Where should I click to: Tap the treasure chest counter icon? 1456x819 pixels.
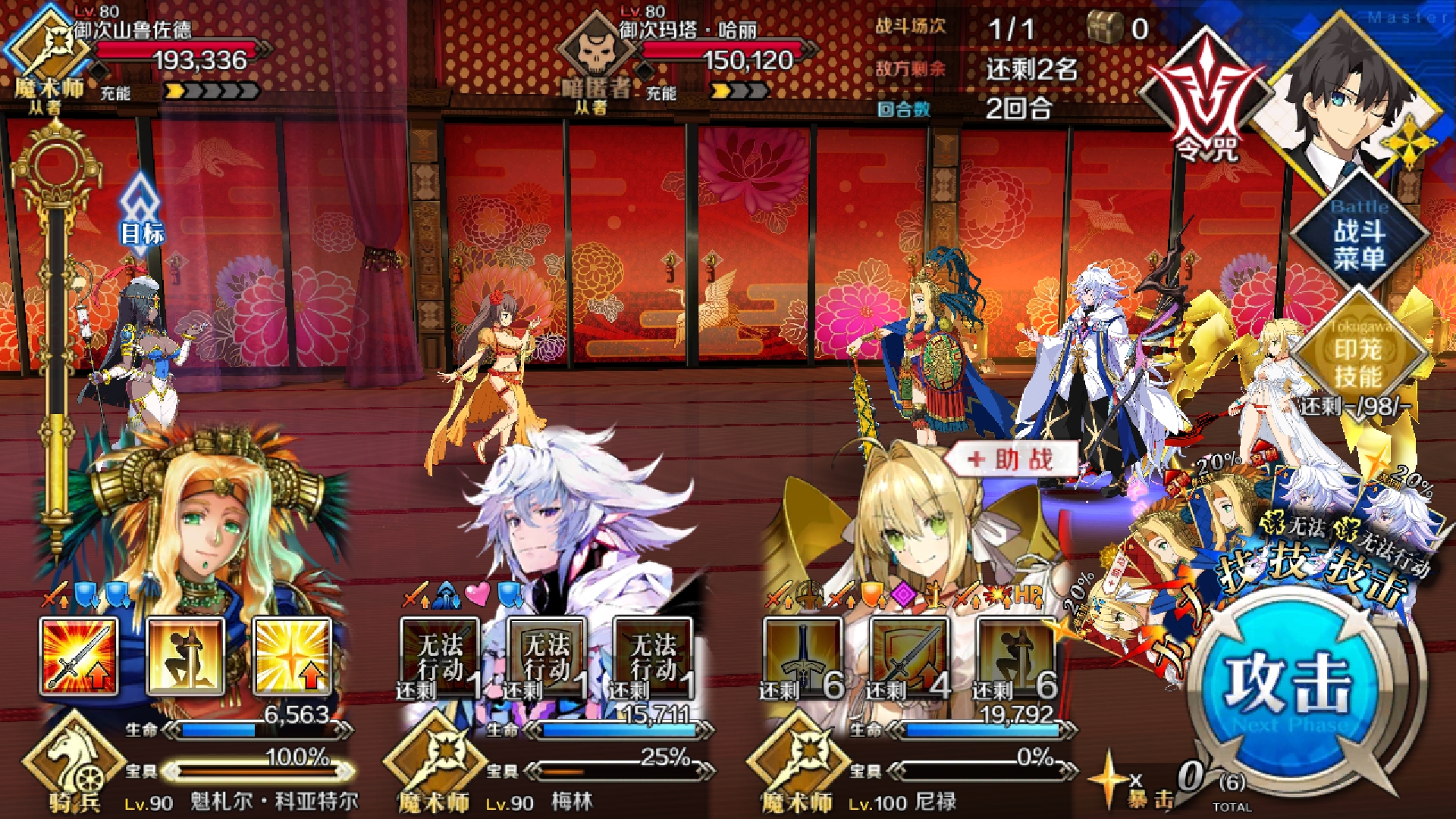point(1107,27)
